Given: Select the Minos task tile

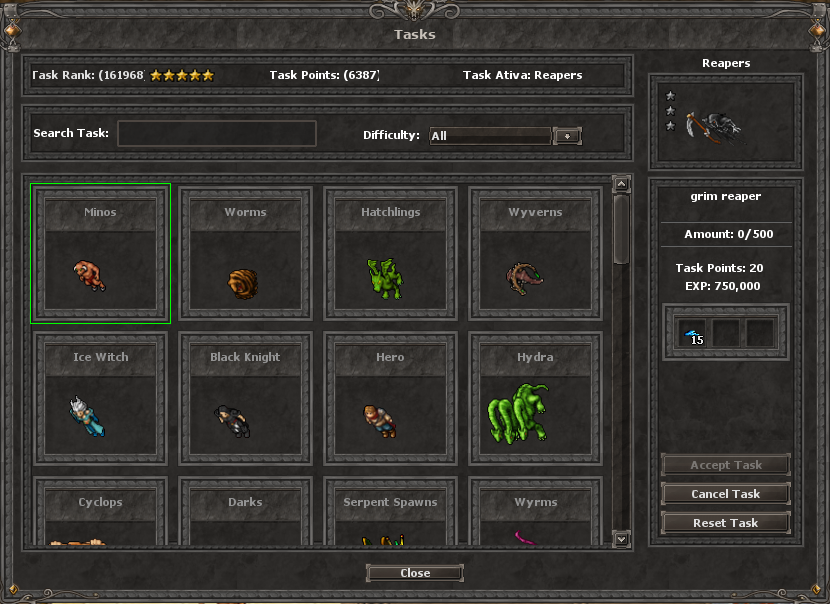Looking at the screenshot, I should (100, 254).
